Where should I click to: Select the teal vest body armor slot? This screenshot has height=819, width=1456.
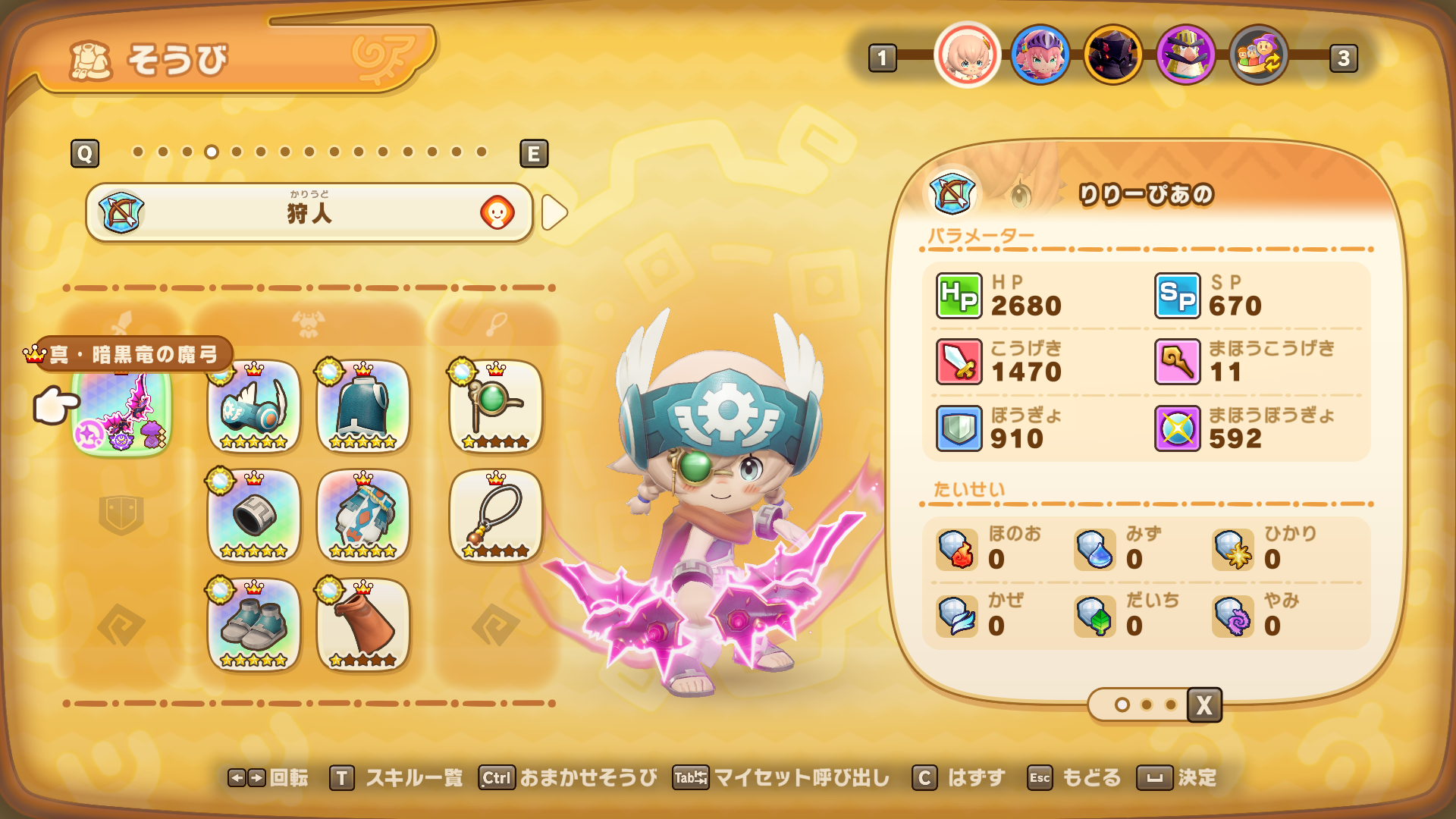[x=363, y=407]
